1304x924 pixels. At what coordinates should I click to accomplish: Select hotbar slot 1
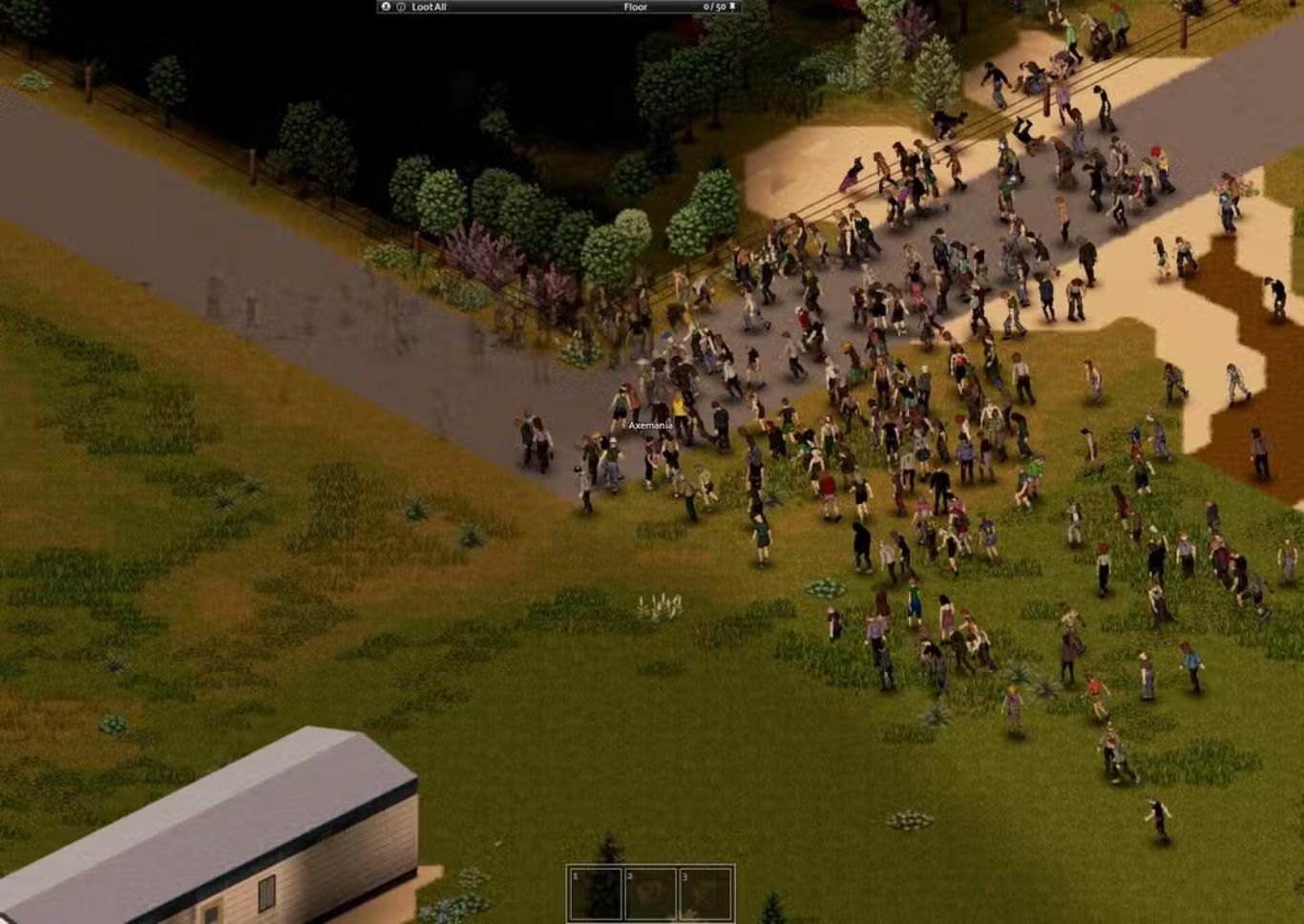(596, 893)
